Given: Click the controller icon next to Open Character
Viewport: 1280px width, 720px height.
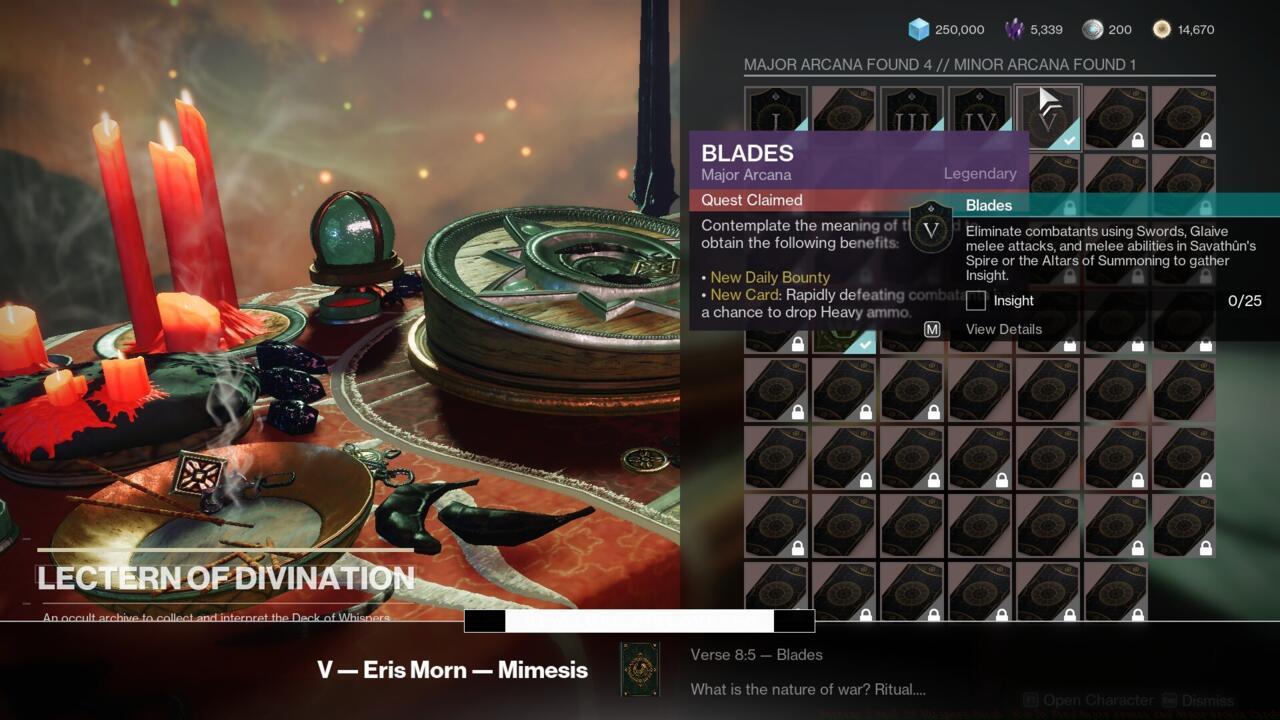Looking at the screenshot, I should click(x=1031, y=700).
